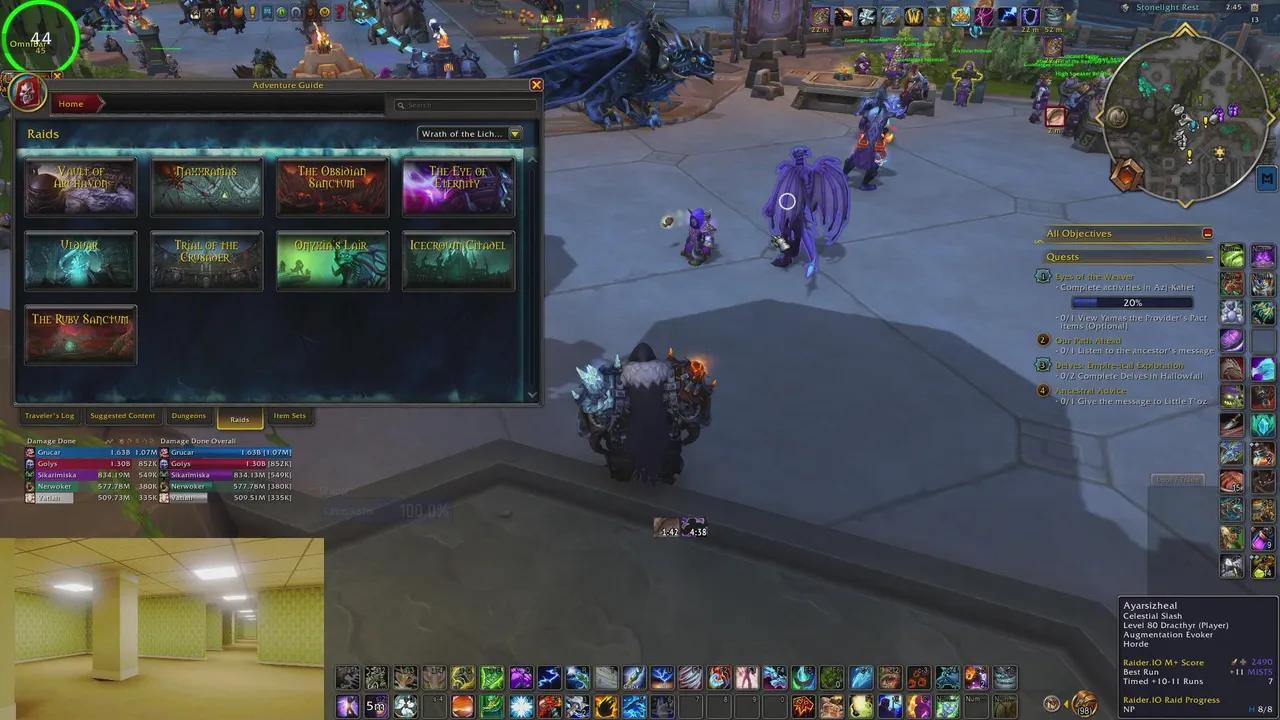
Task: Click the Home button in the Adventure Guide
Action: pyautogui.click(x=70, y=103)
